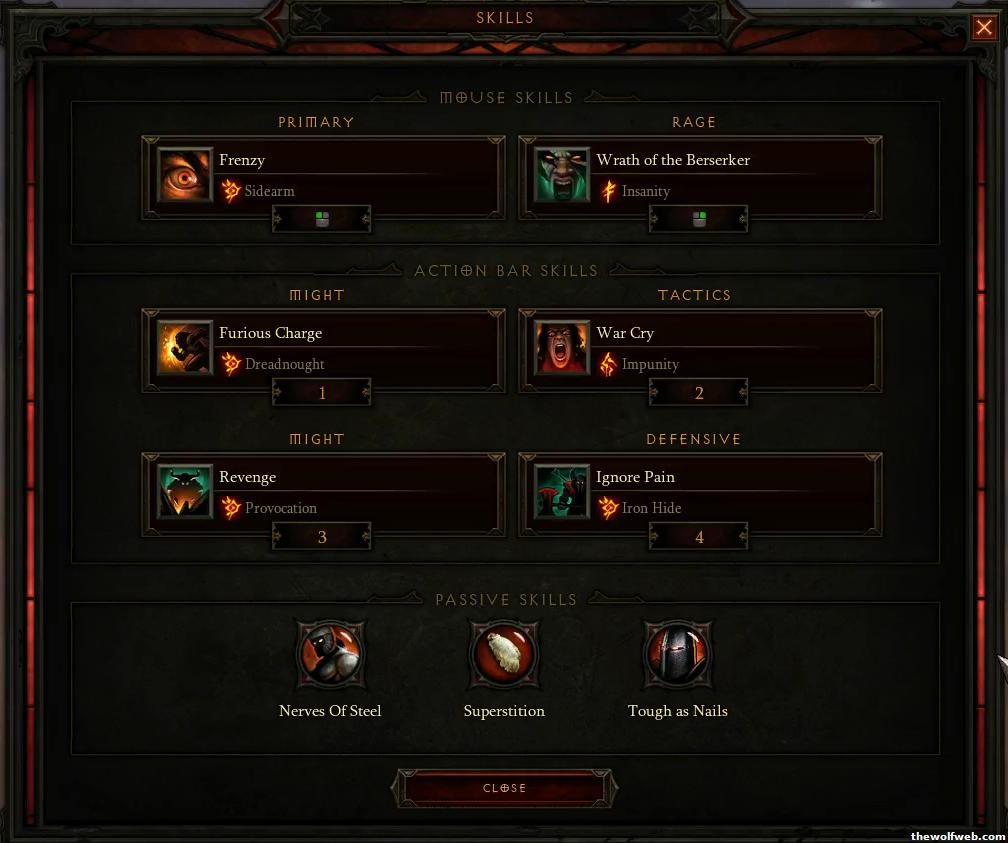Image resolution: width=1008 pixels, height=843 pixels.
Task: Select the Frenzy primary skill
Action: pyautogui.click(x=185, y=176)
